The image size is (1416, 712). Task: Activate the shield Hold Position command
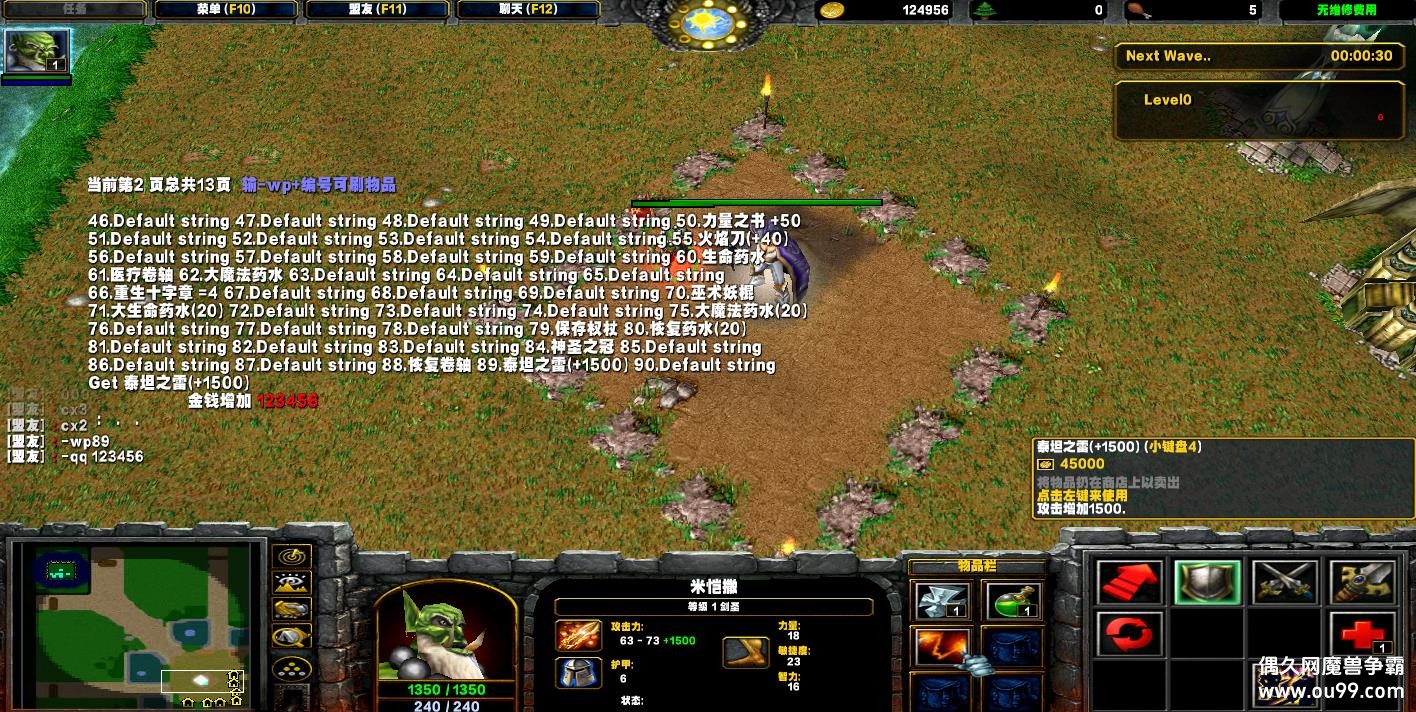pos(1207,582)
